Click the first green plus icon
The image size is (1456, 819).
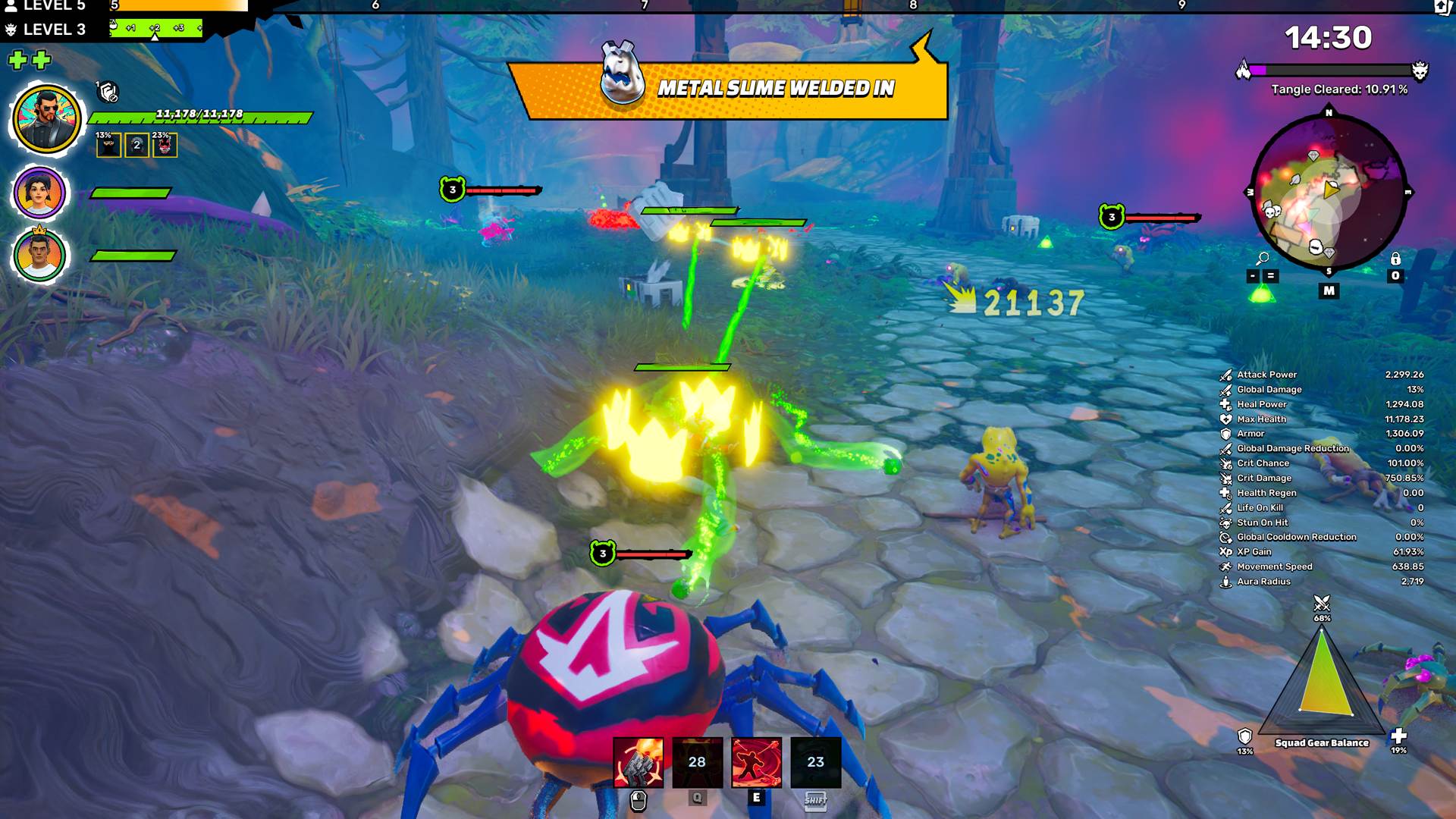17,60
